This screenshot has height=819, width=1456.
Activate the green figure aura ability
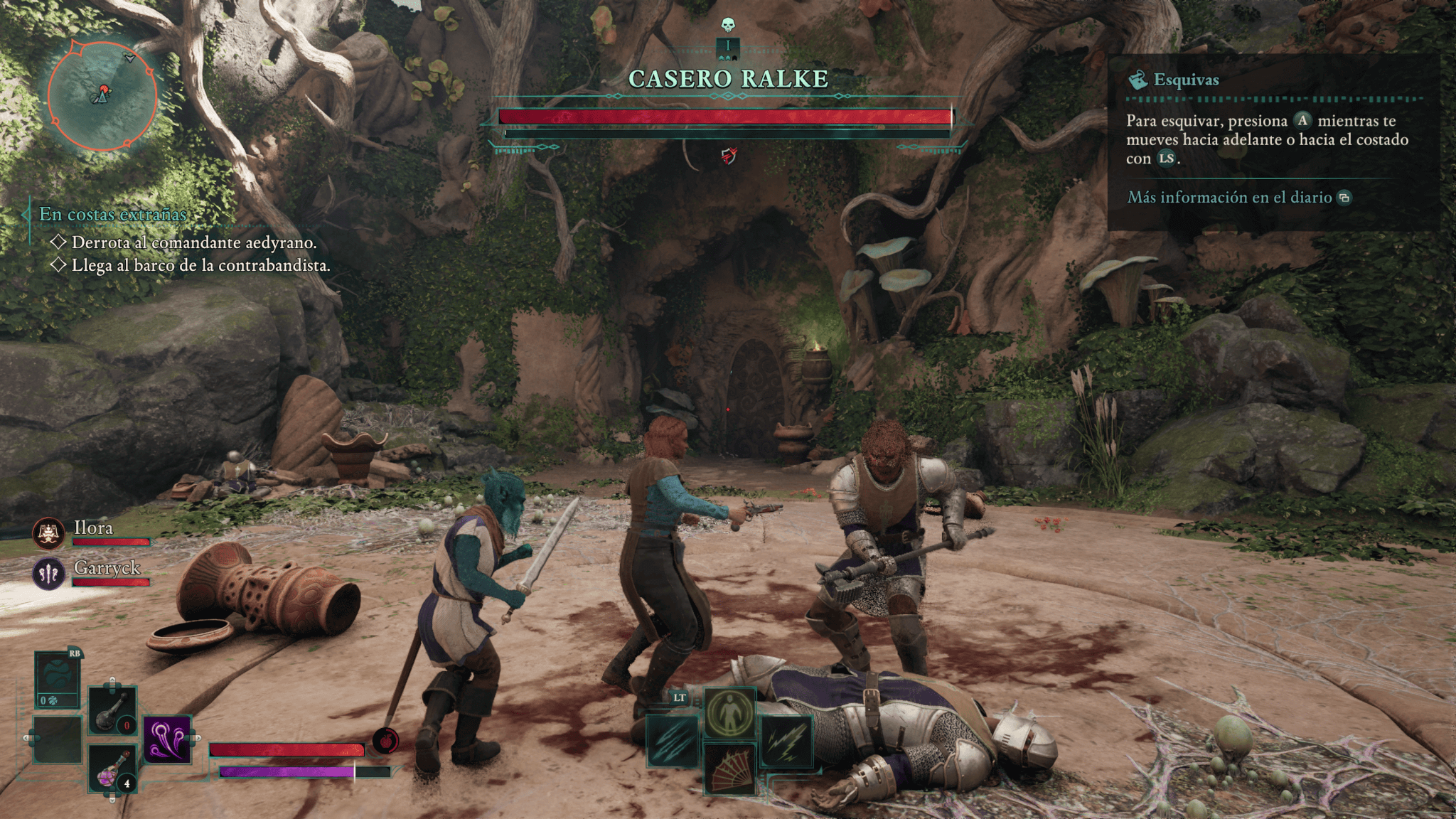pos(730,712)
